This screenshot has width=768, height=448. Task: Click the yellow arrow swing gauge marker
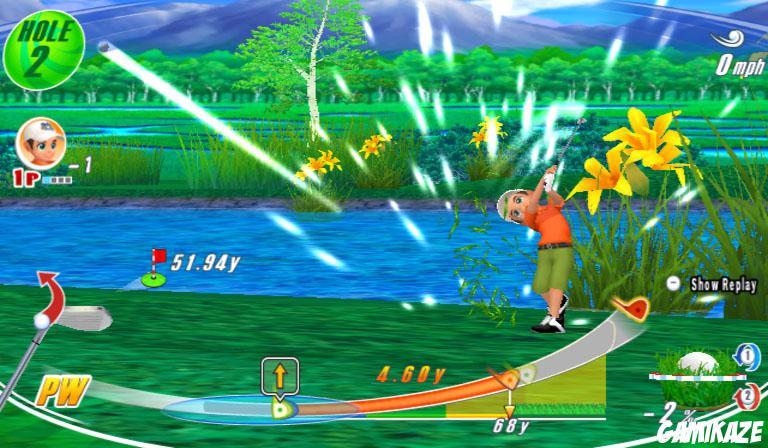coord(280,378)
